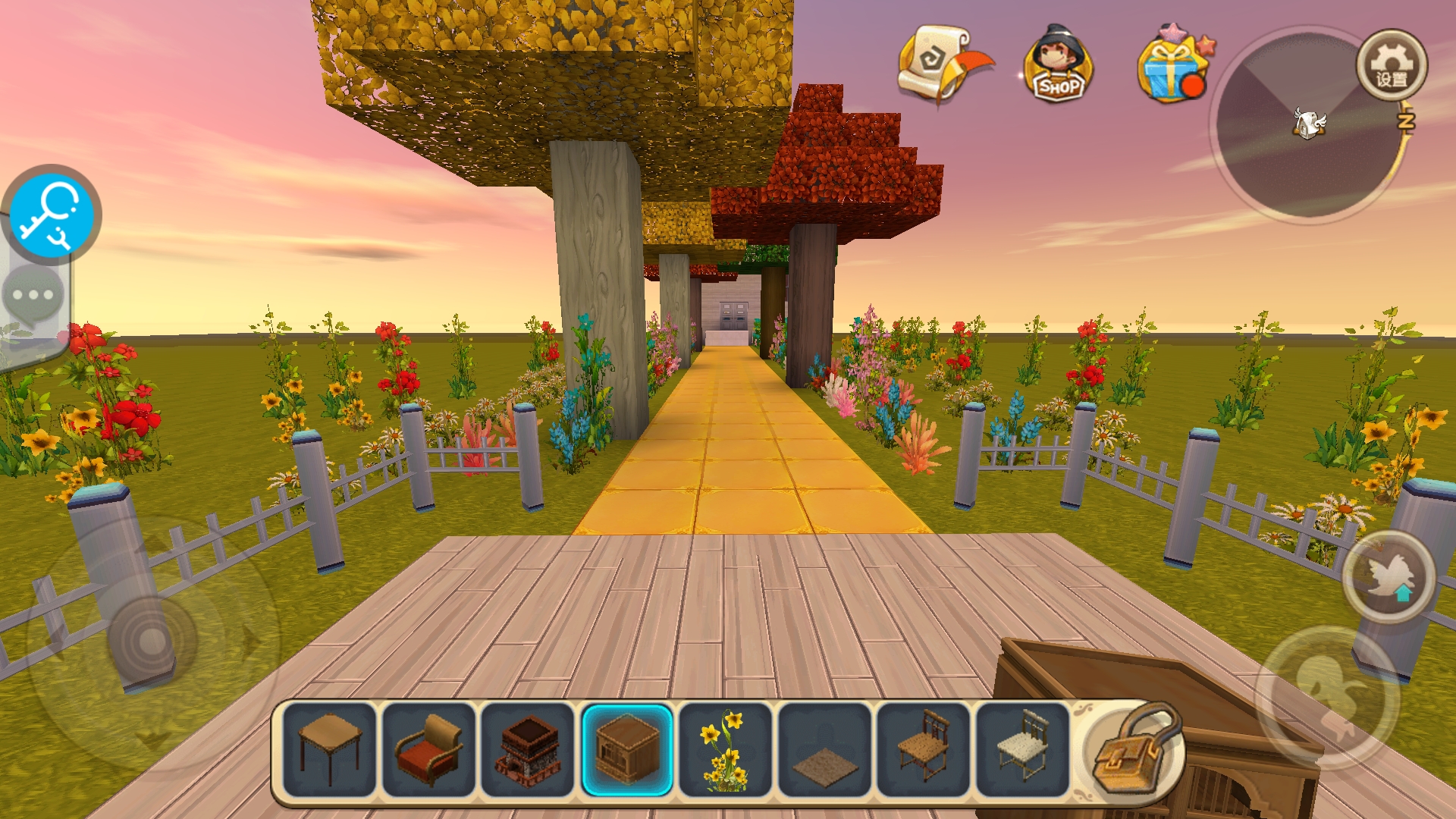Image resolution: width=1456 pixels, height=819 pixels.
Task: Open the scroll quest icon
Action: point(941,64)
